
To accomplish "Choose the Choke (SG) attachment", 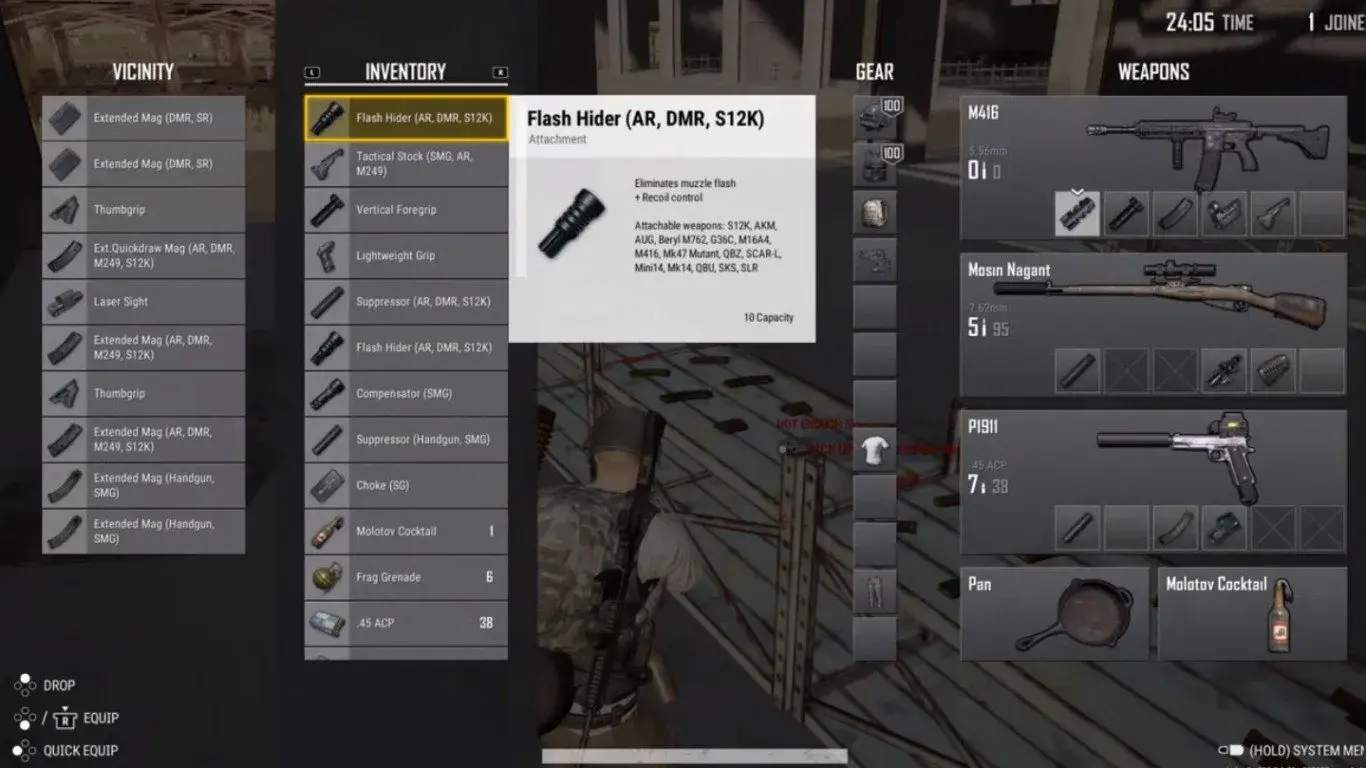I will 406,486.
